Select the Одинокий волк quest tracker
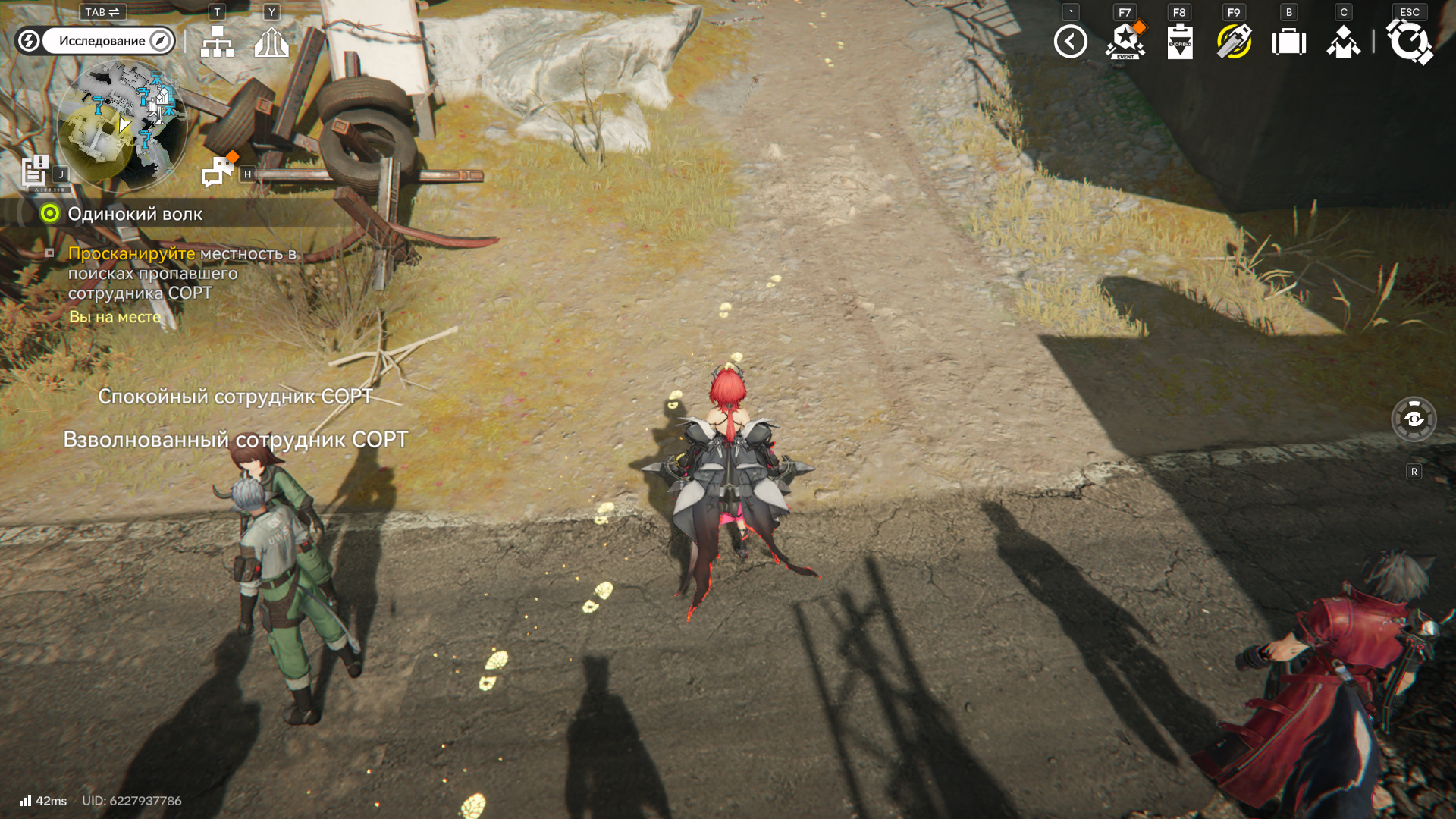 135,214
